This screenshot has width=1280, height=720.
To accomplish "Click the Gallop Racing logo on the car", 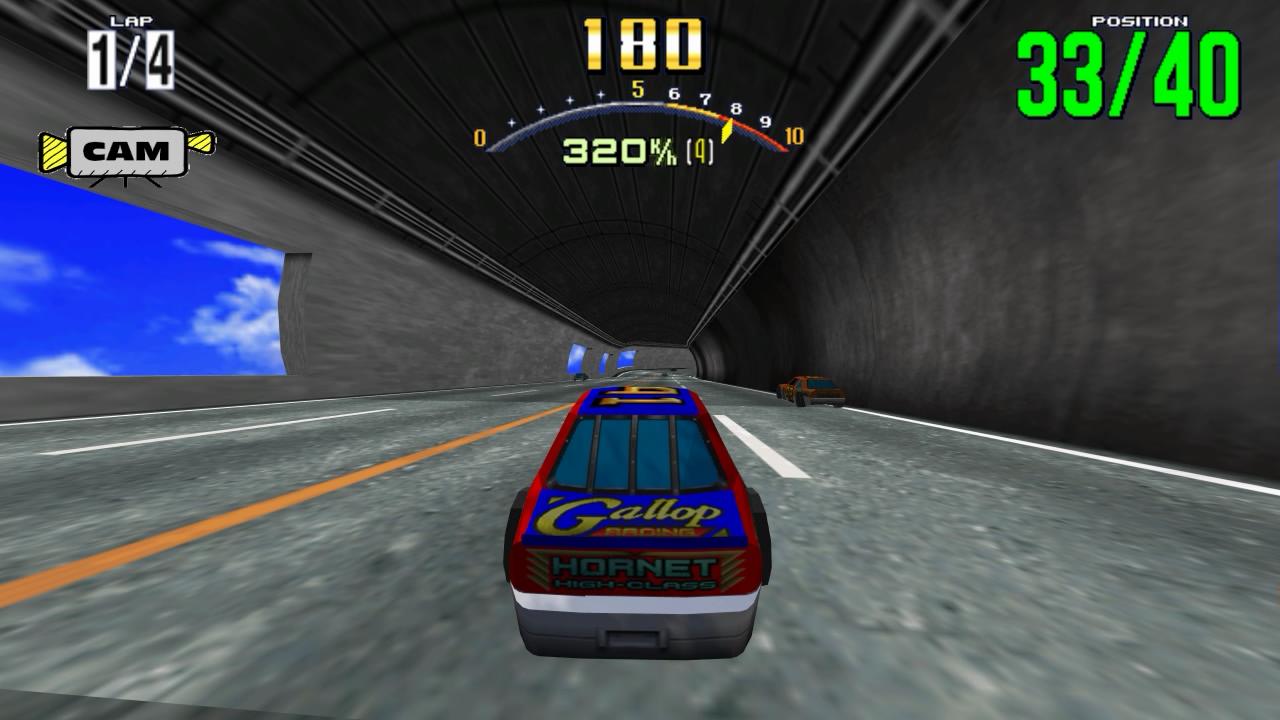I will click(632, 513).
